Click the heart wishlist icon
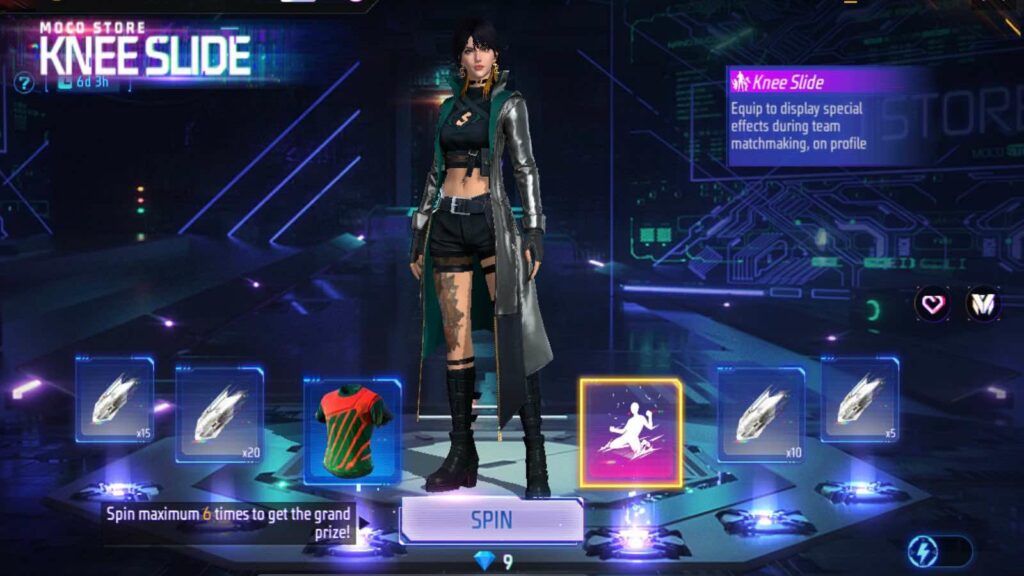The height and width of the screenshot is (576, 1024). pyautogui.click(x=933, y=303)
